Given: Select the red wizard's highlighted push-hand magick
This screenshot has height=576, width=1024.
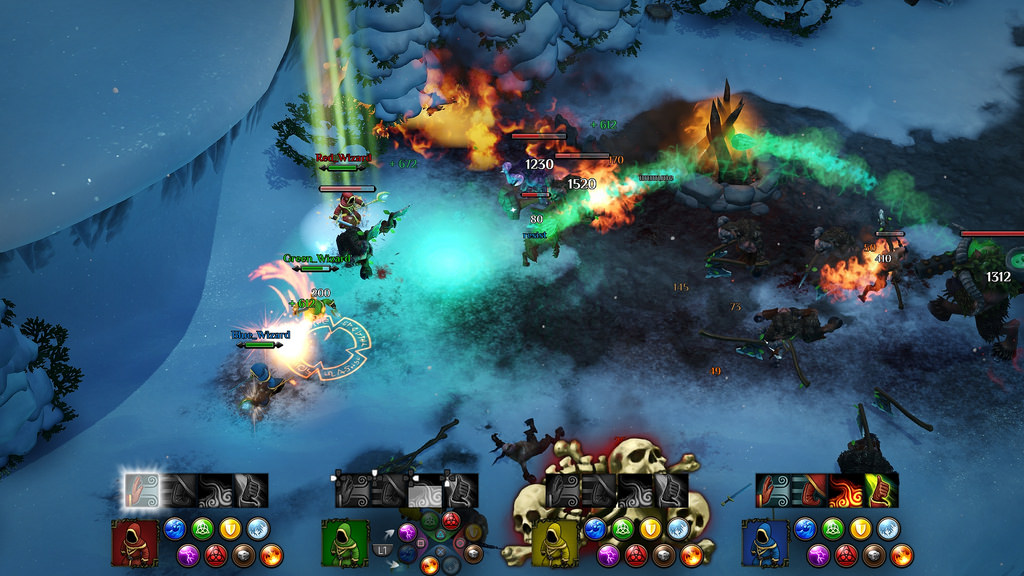Looking at the screenshot, I should point(140,489).
